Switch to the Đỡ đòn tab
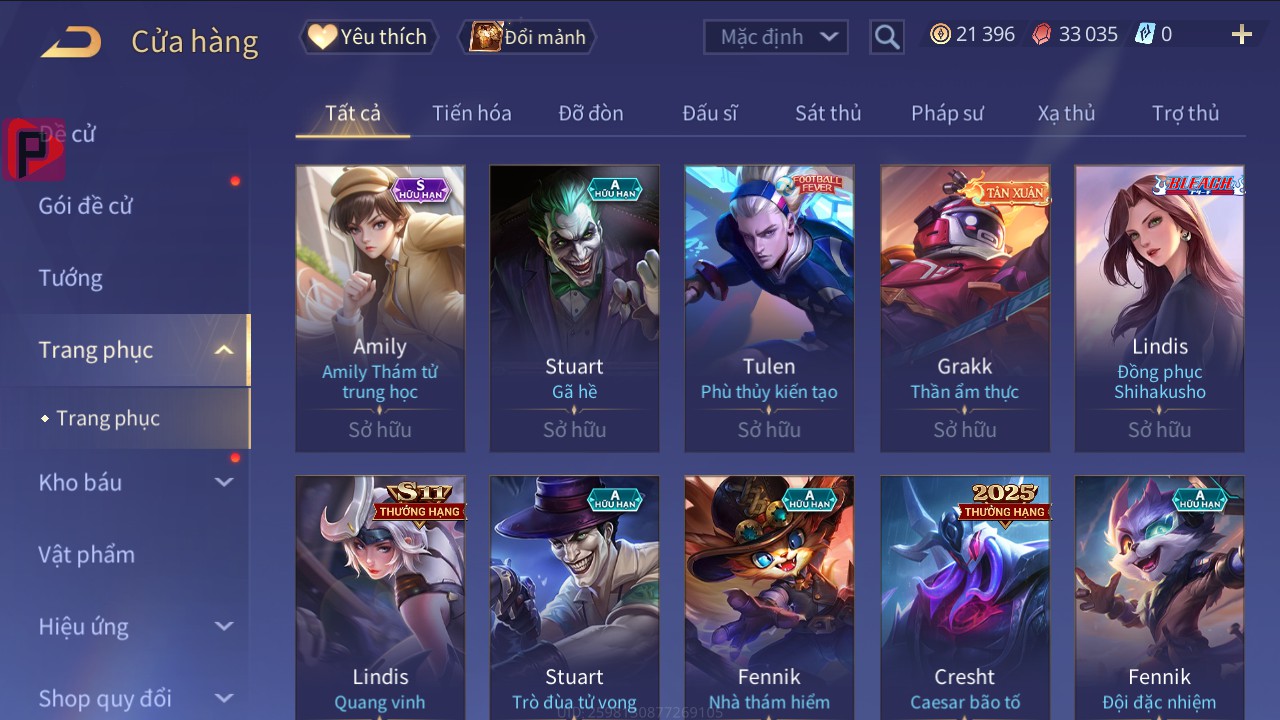 point(591,113)
